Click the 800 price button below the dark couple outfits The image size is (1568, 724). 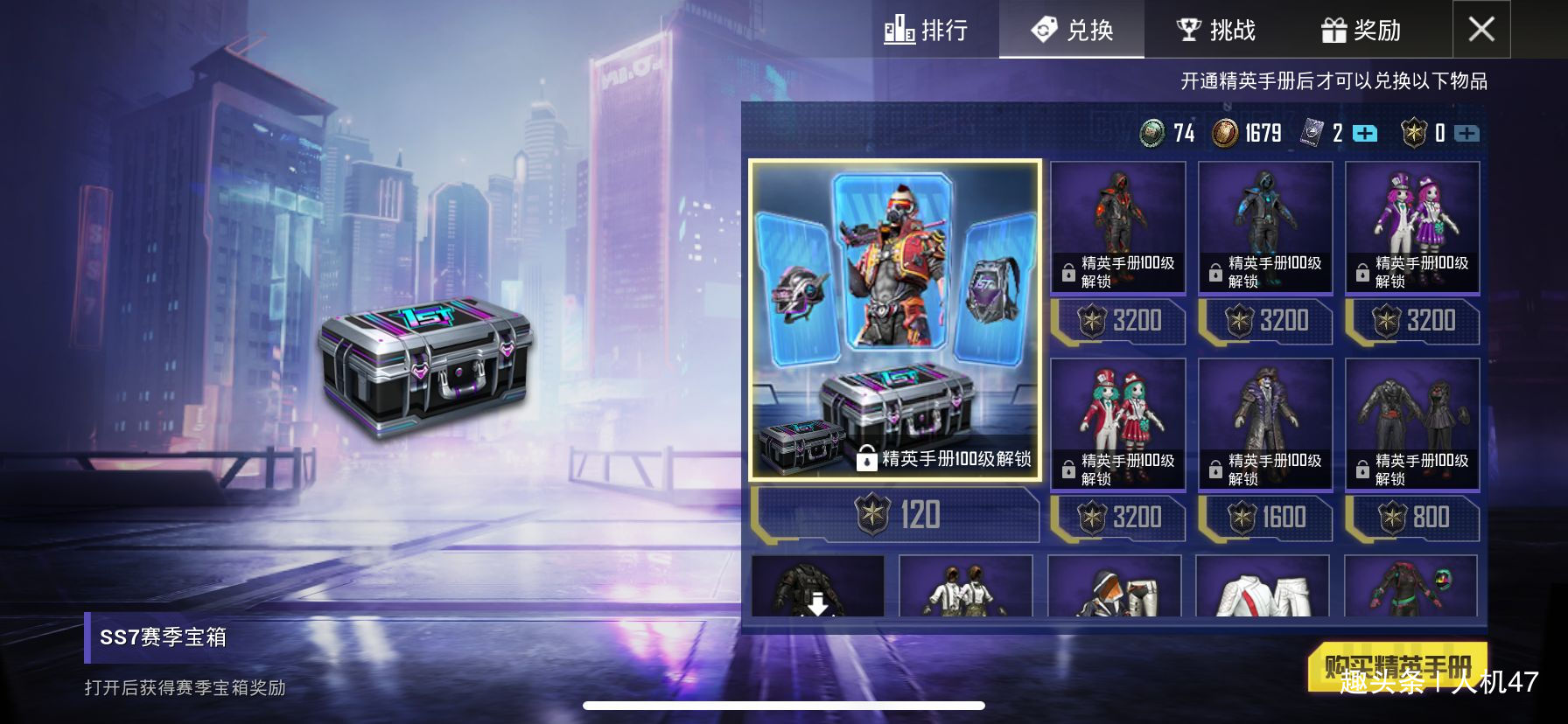pyautogui.click(x=1410, y=518)
